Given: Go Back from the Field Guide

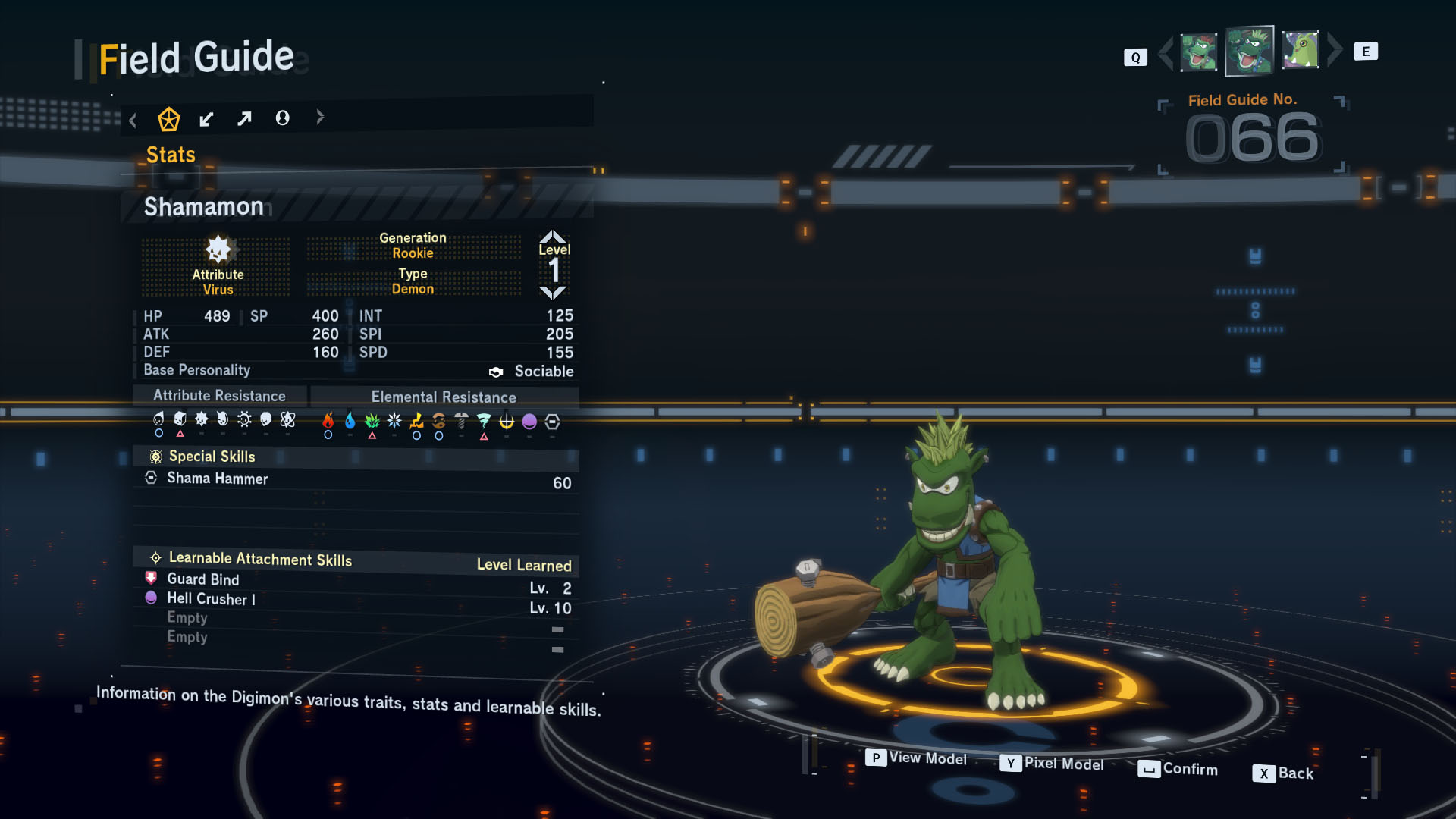Looking at the screenshot, I should coord(1283,773).
